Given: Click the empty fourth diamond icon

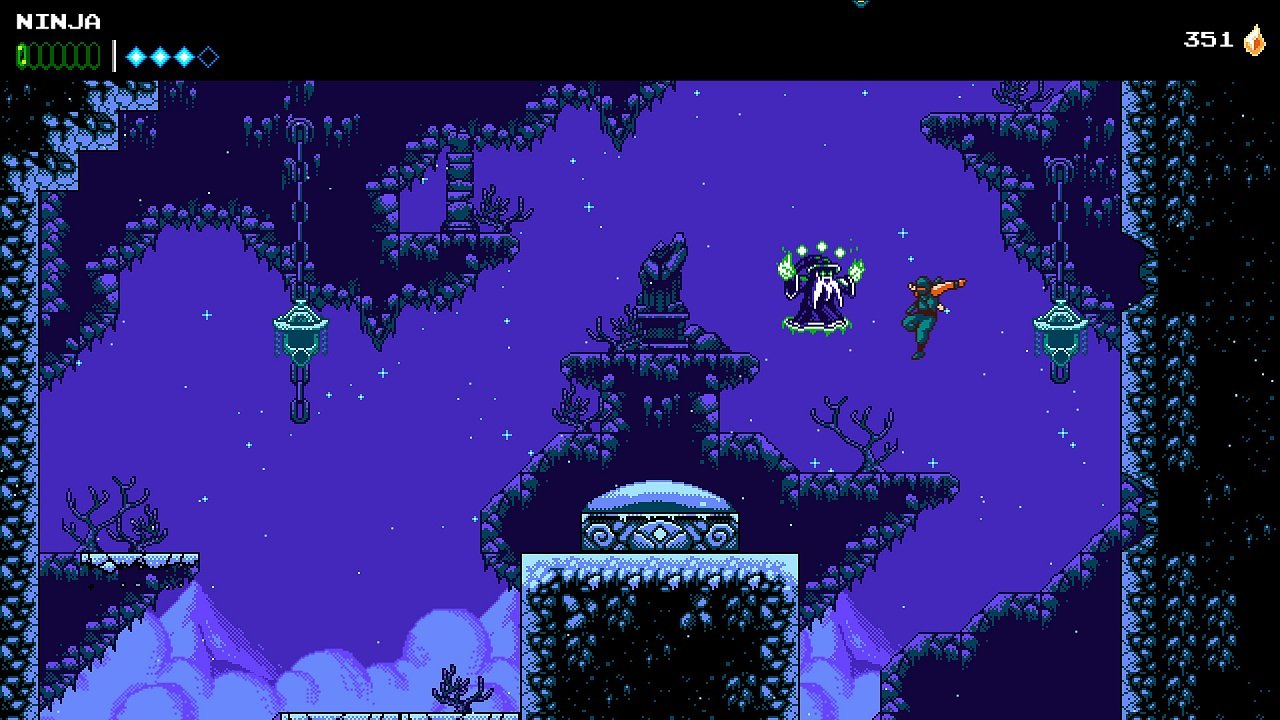Looking at the screenshot, I should pos(207,56).
